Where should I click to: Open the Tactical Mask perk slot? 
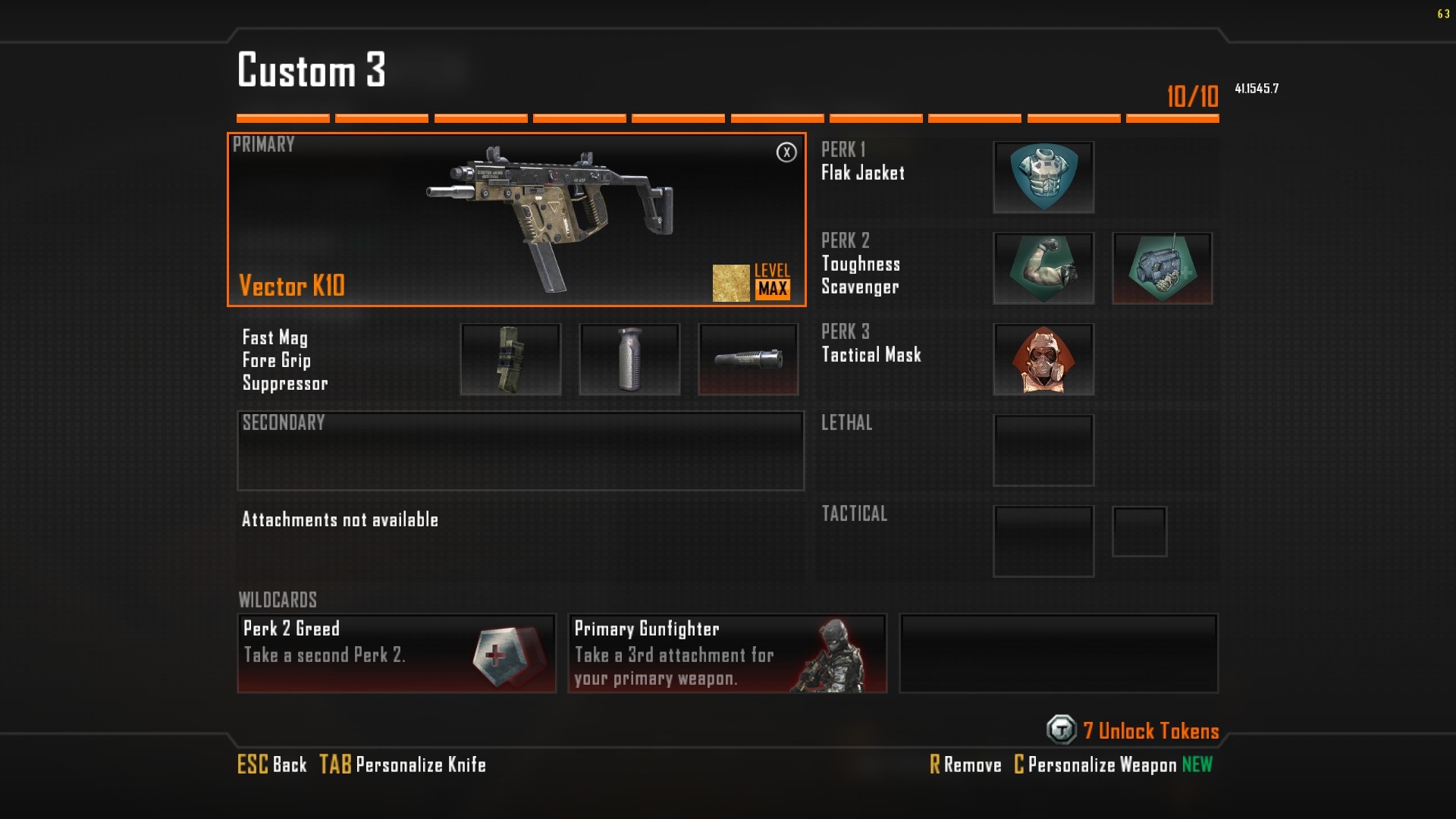tap(1043, 359)
